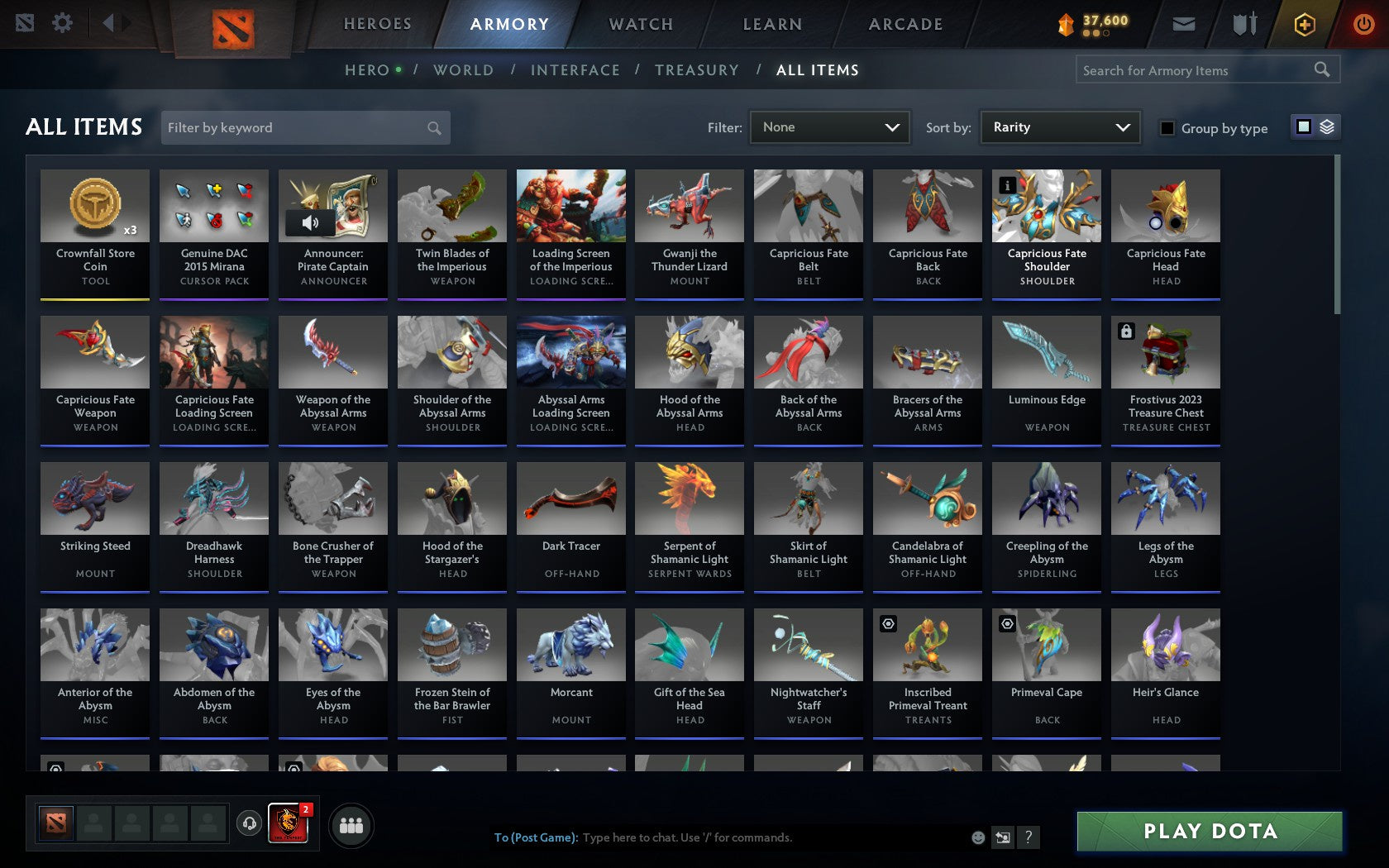Switch to the ARCADE tab

[904, 24]
